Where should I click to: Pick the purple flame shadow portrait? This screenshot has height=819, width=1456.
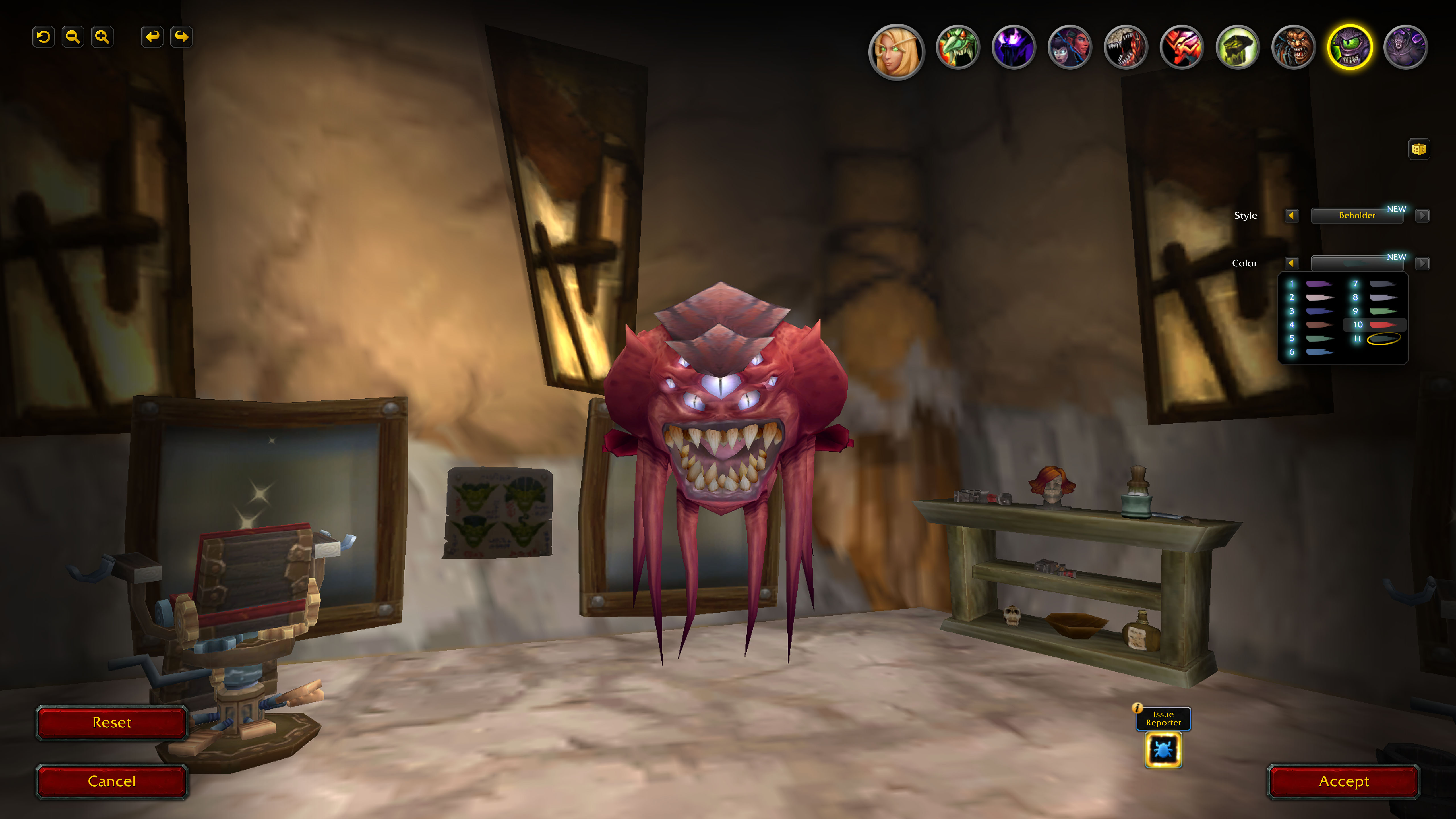[1014, 47]
